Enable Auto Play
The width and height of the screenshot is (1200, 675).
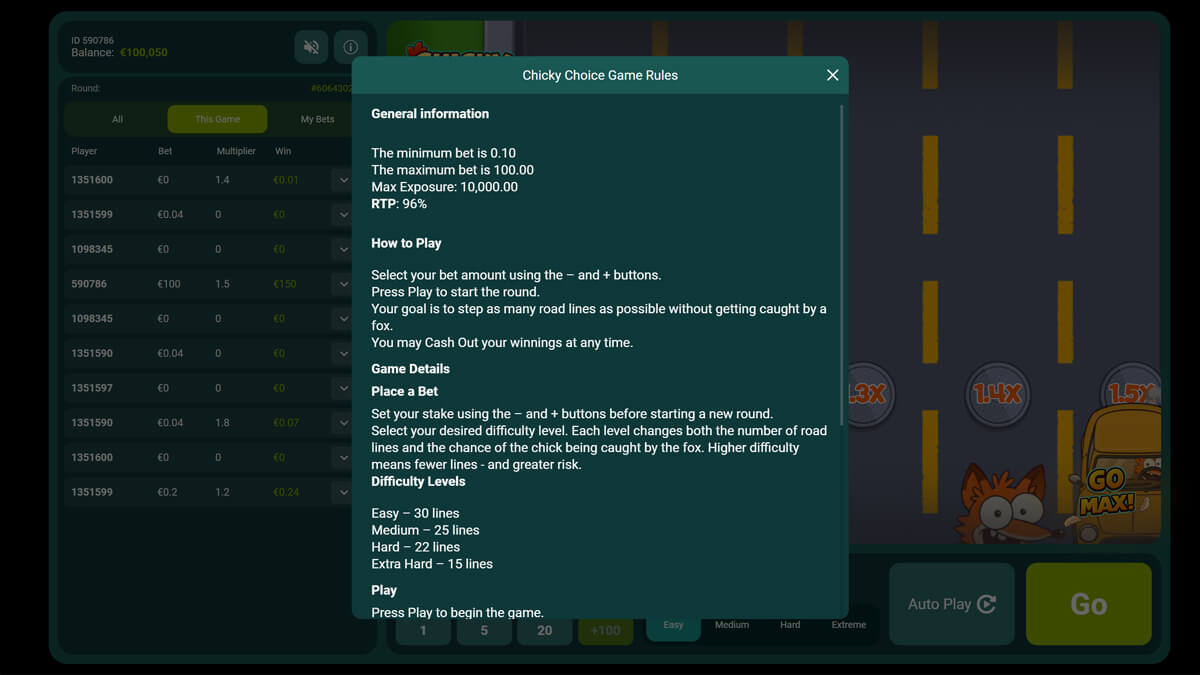[x=951, y=604]
